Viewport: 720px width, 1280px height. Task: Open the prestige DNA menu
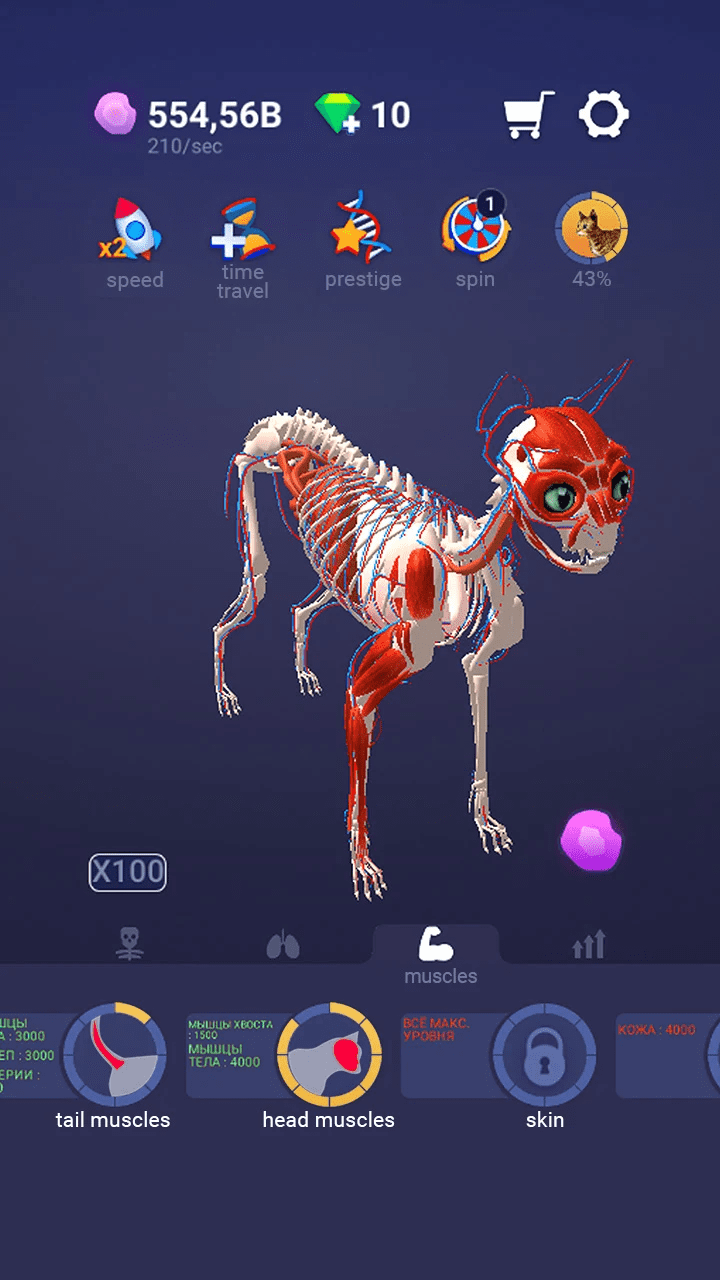(362, 228)
